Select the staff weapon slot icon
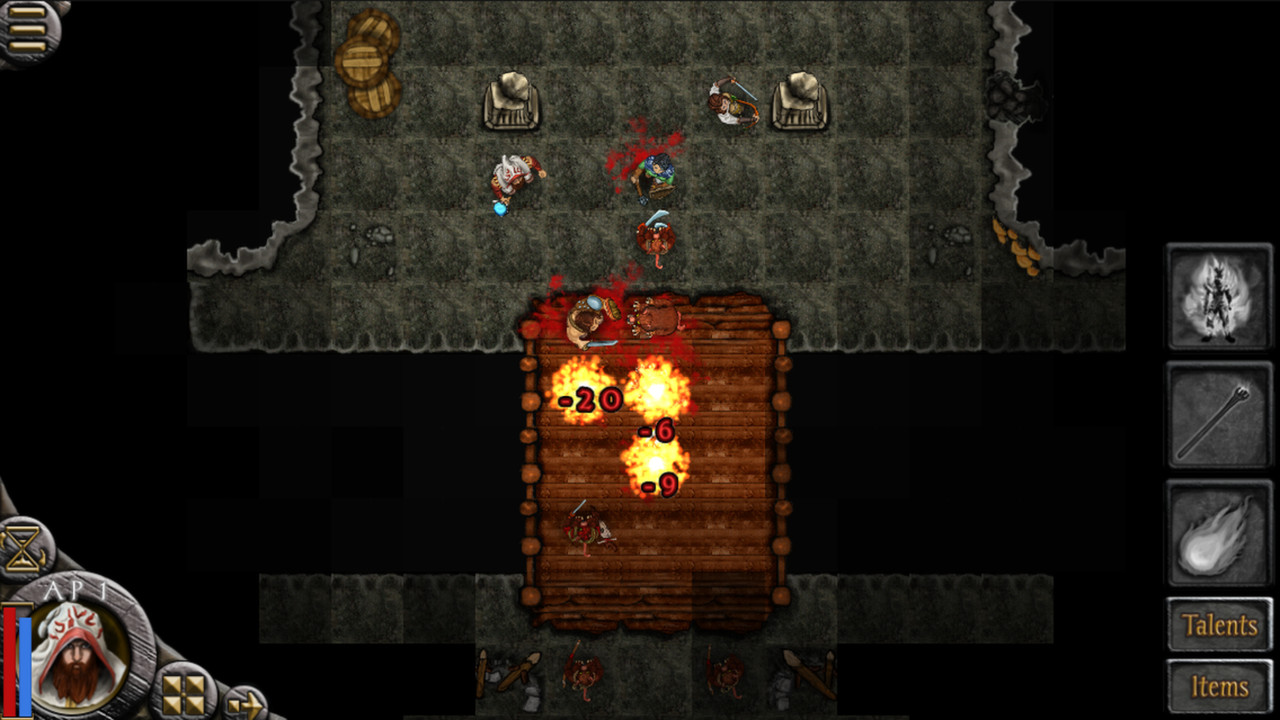 click(1219, 412)
